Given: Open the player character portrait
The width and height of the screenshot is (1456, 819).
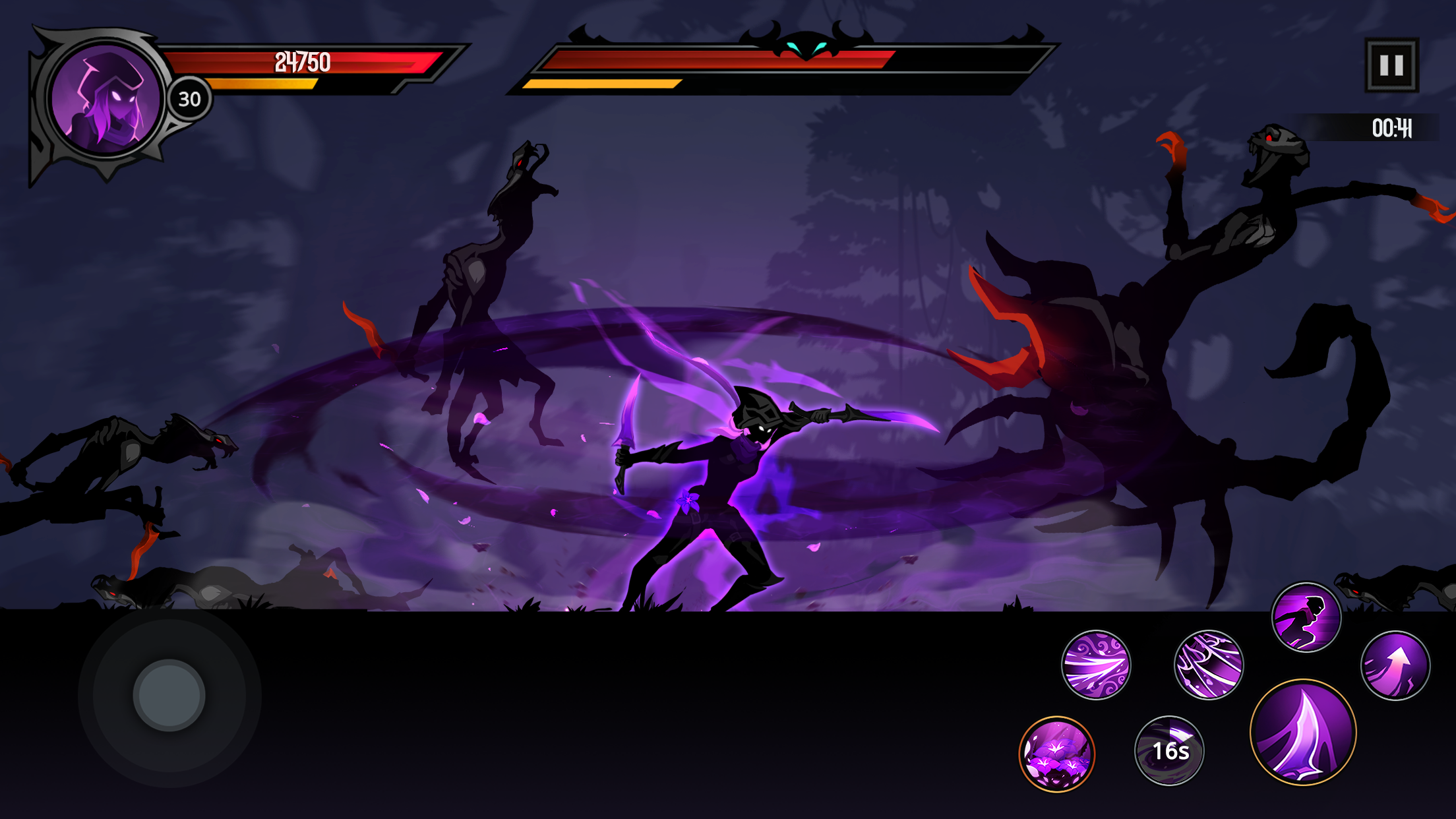Looking at the screenshot, I should click(x=106, y=100).
